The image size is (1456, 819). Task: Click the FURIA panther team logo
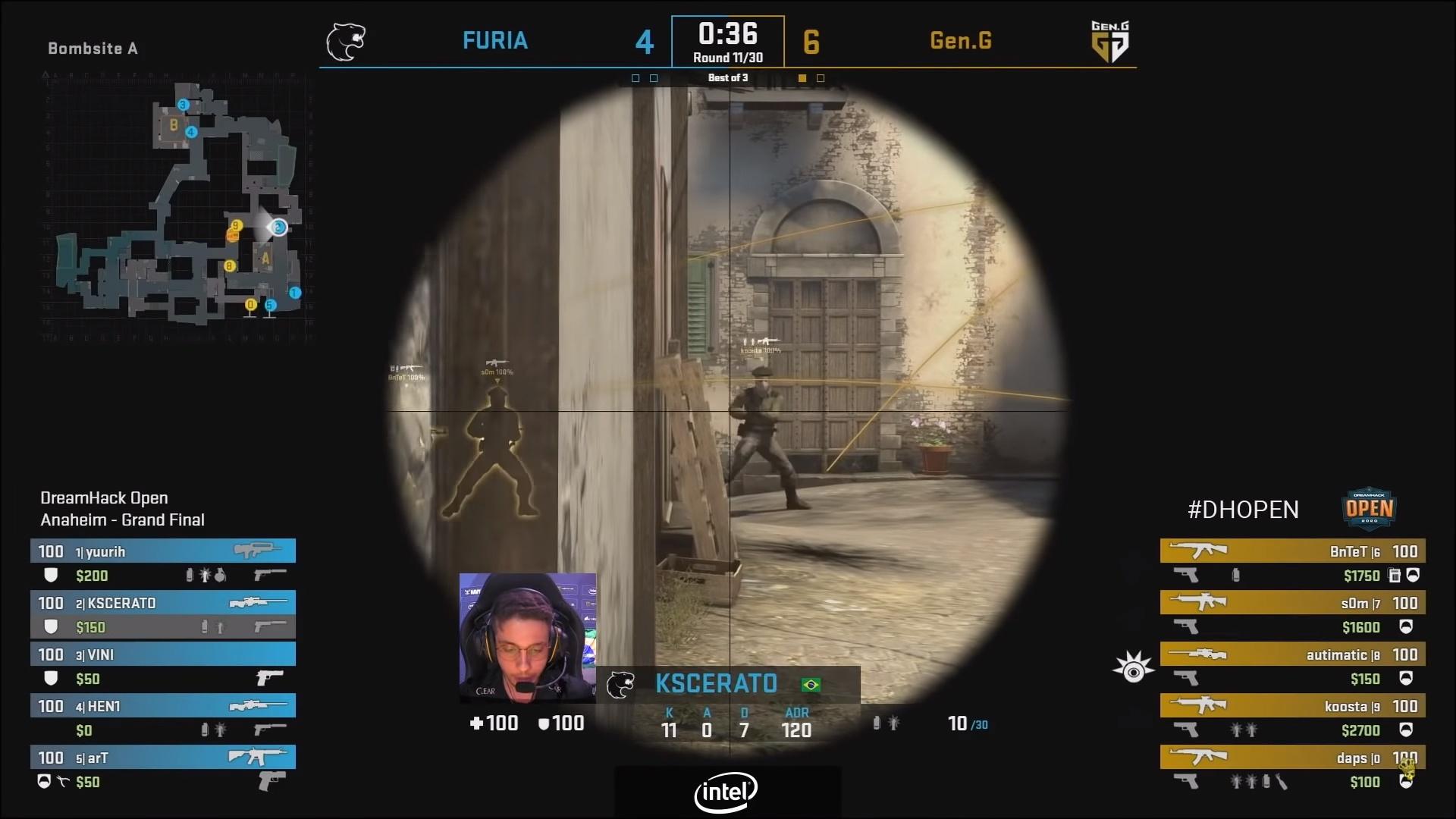click(347, 42)
